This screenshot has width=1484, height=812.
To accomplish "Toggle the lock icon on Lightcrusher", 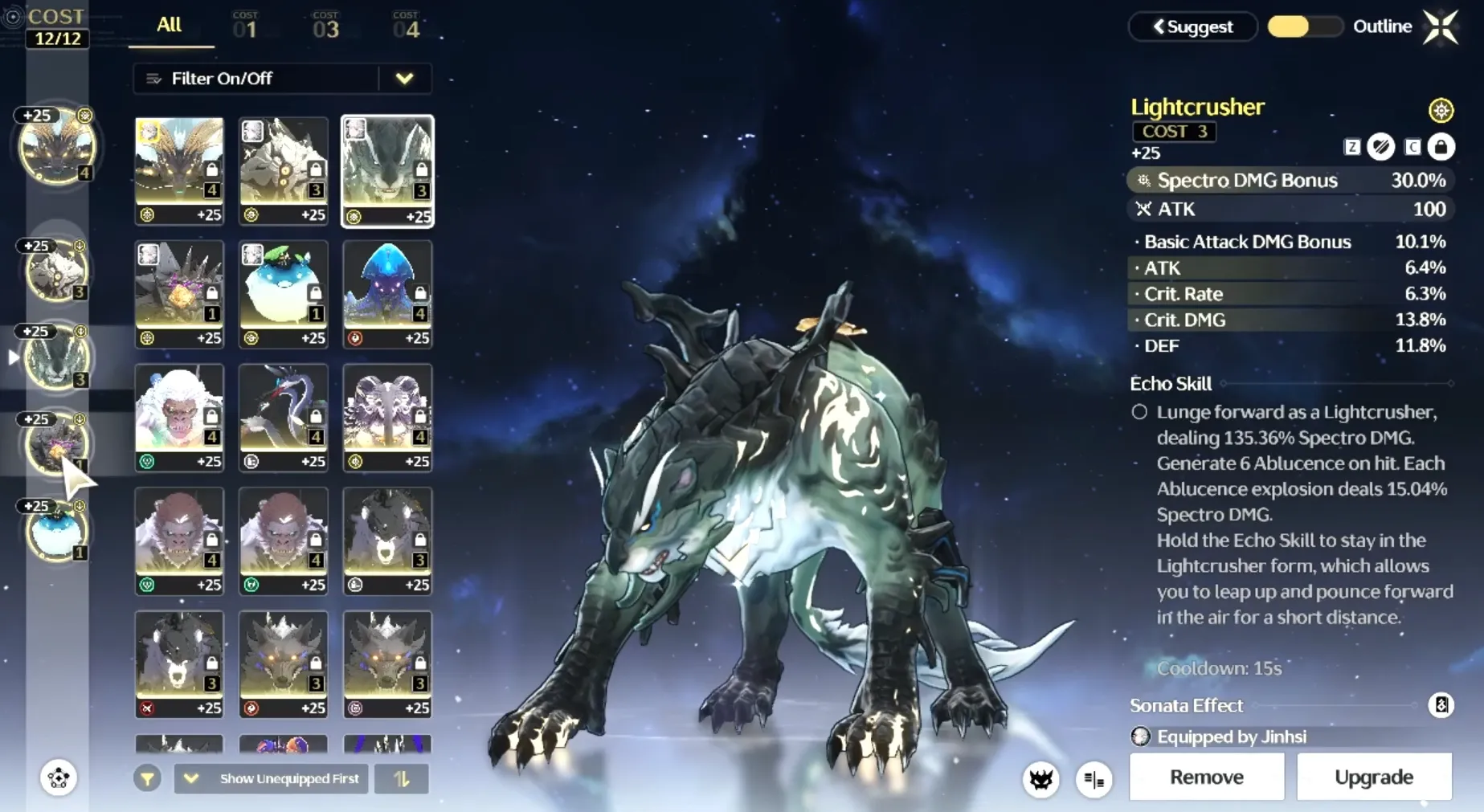I will tap(1441, 147).
